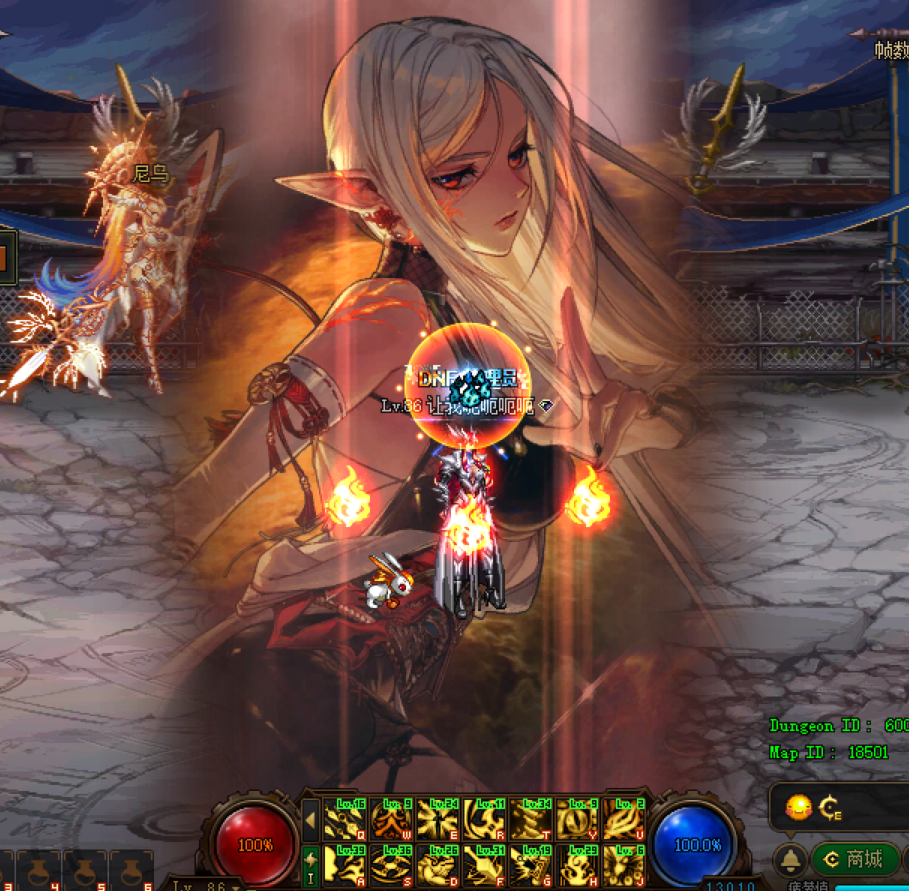Select the skill bound to T
The image size is (909, 891).
point(530,819)
